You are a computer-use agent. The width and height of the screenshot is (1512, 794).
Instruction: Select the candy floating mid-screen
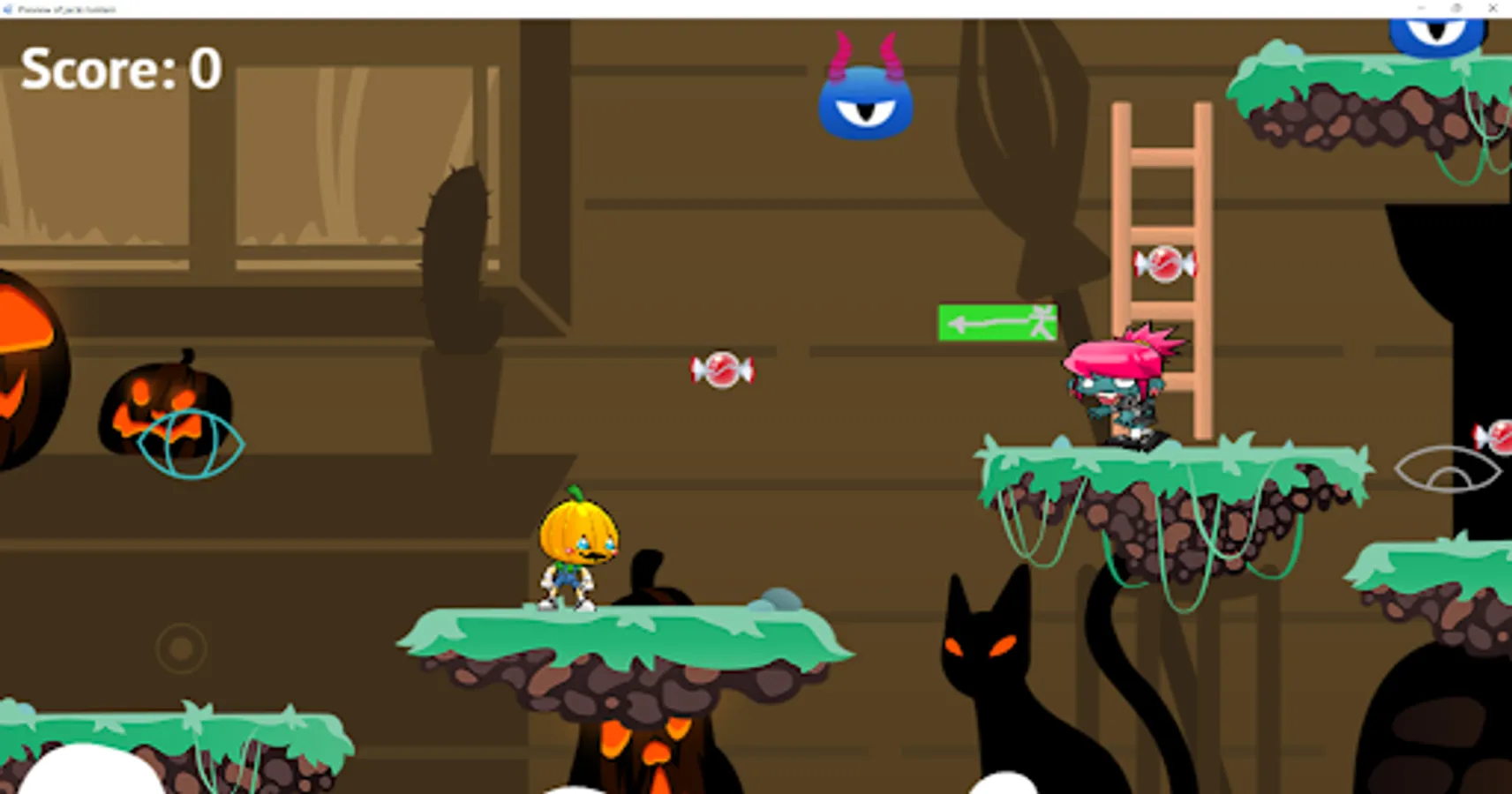click(722, 371)
